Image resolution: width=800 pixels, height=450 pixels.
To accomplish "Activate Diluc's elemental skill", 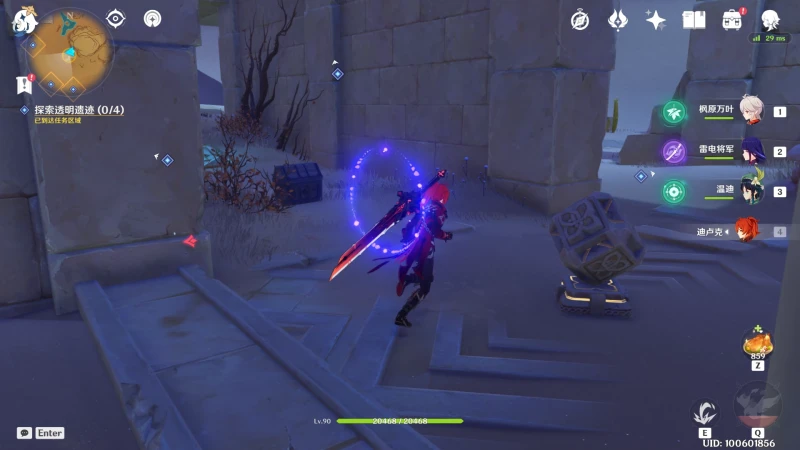I will (704, 412).
